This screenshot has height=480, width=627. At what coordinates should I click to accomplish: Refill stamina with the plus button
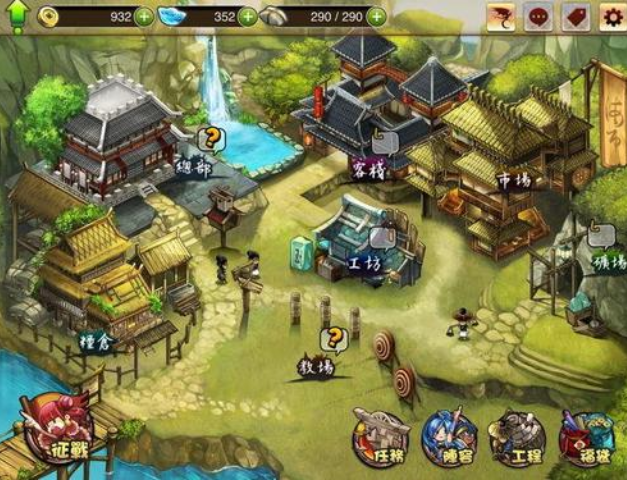pyautogui.click(x=376, y=16)
